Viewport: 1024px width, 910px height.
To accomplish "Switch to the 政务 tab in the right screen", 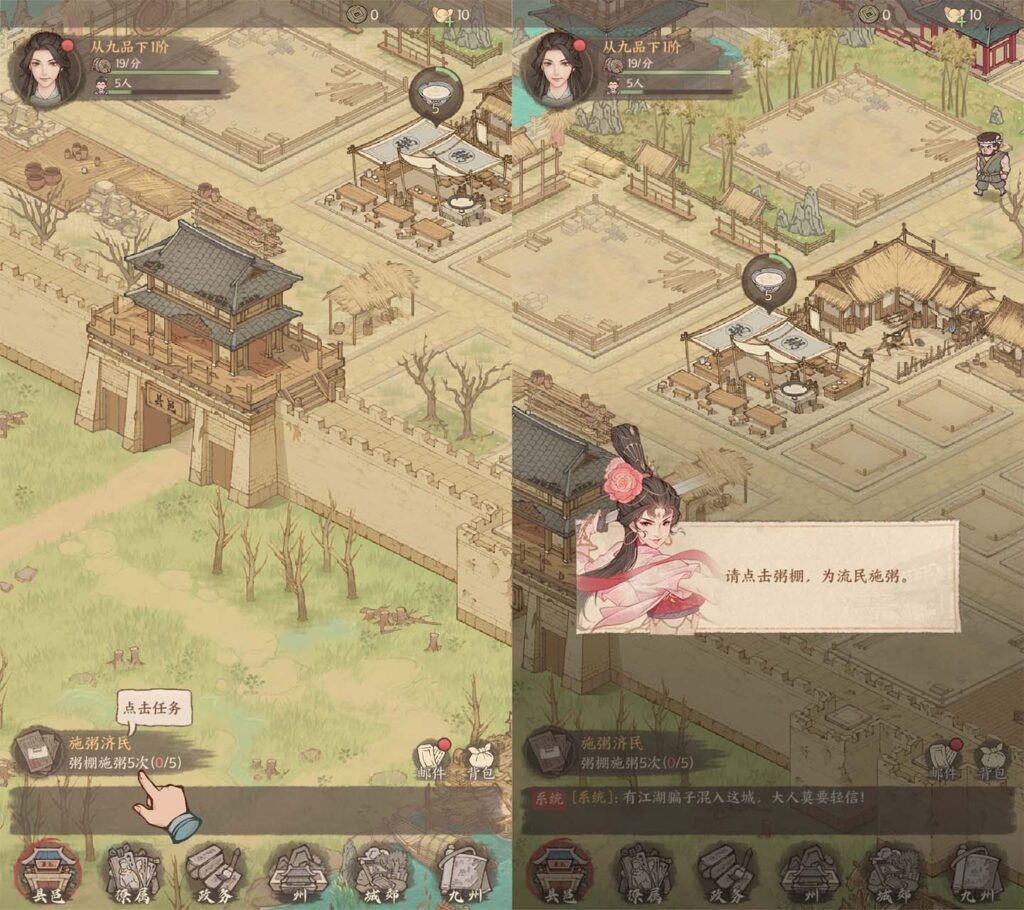I will 726,871.
